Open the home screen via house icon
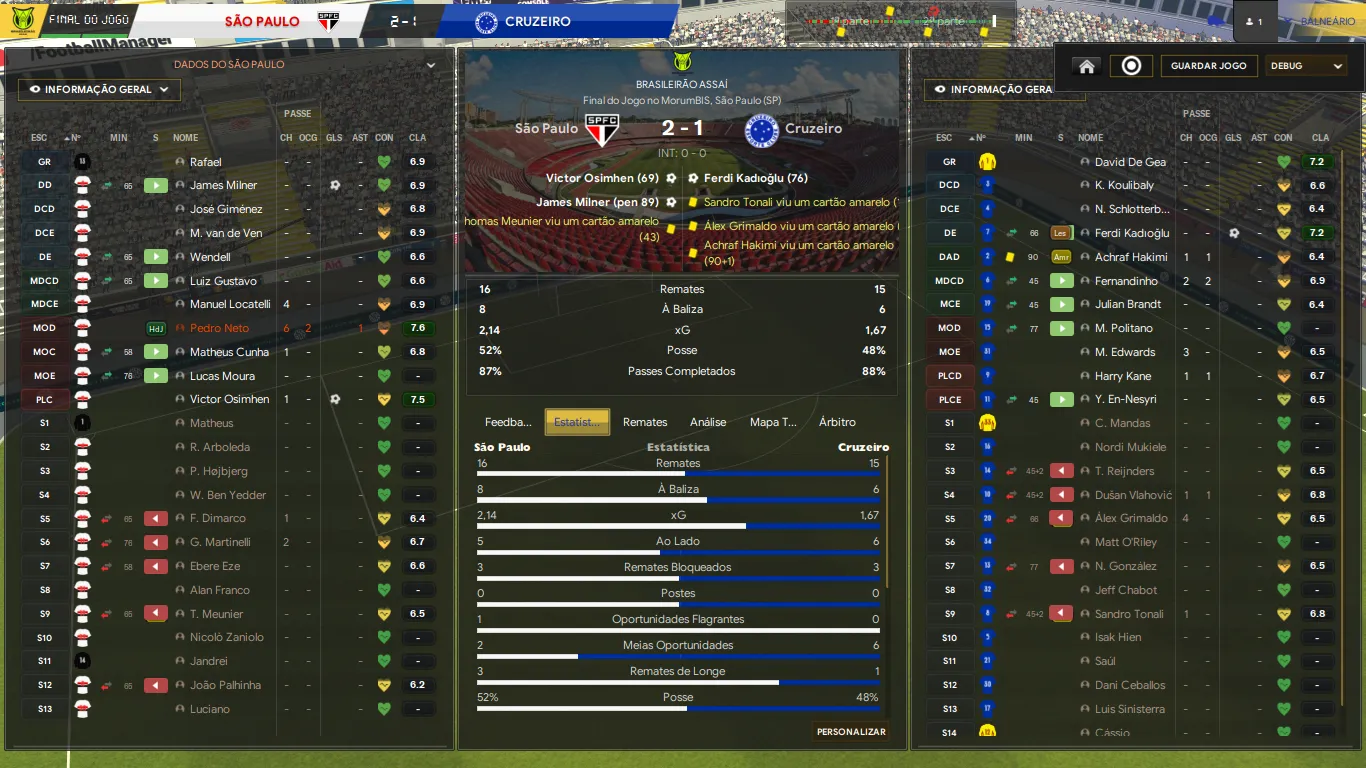The width and height of the screenshot is (1366, 768). pos(1087,66)
